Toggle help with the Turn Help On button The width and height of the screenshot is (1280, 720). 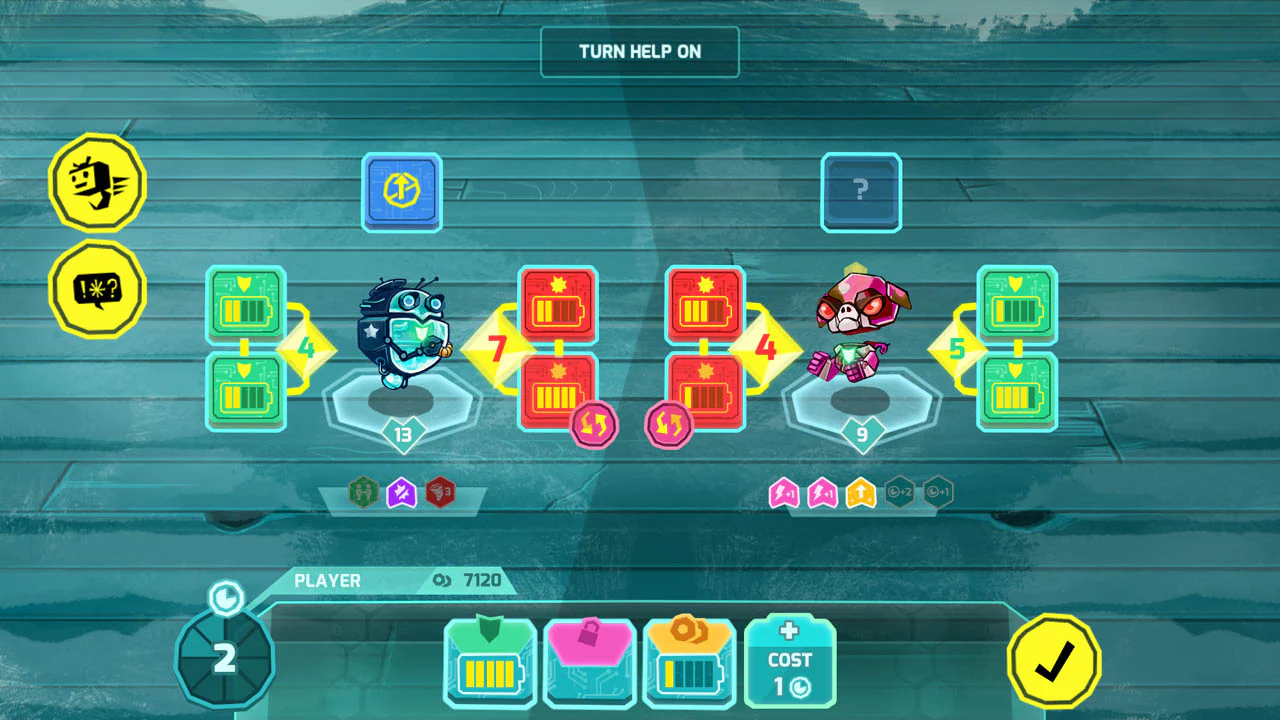[640, 51]
